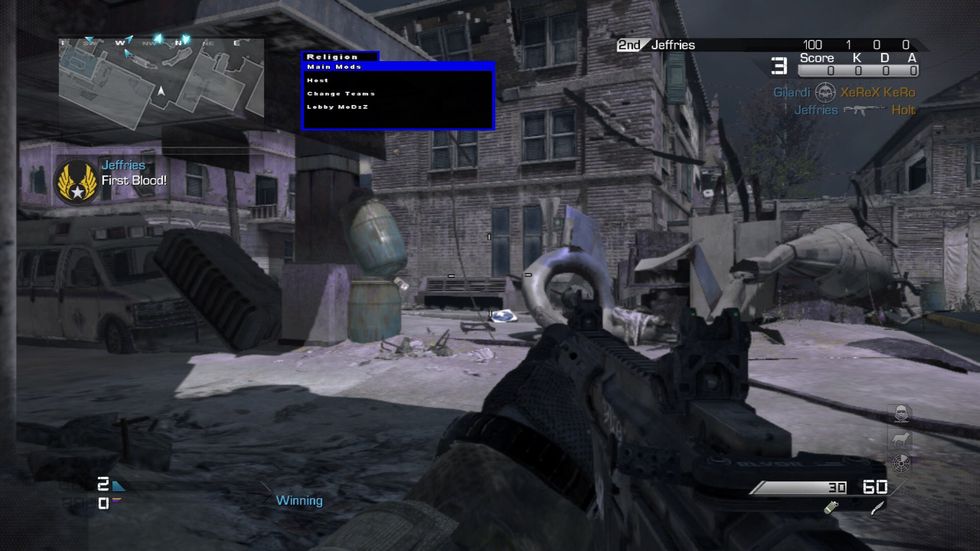Choose the Change Teams option
This screenshot has height=551, width=980.
click(341, 93)
